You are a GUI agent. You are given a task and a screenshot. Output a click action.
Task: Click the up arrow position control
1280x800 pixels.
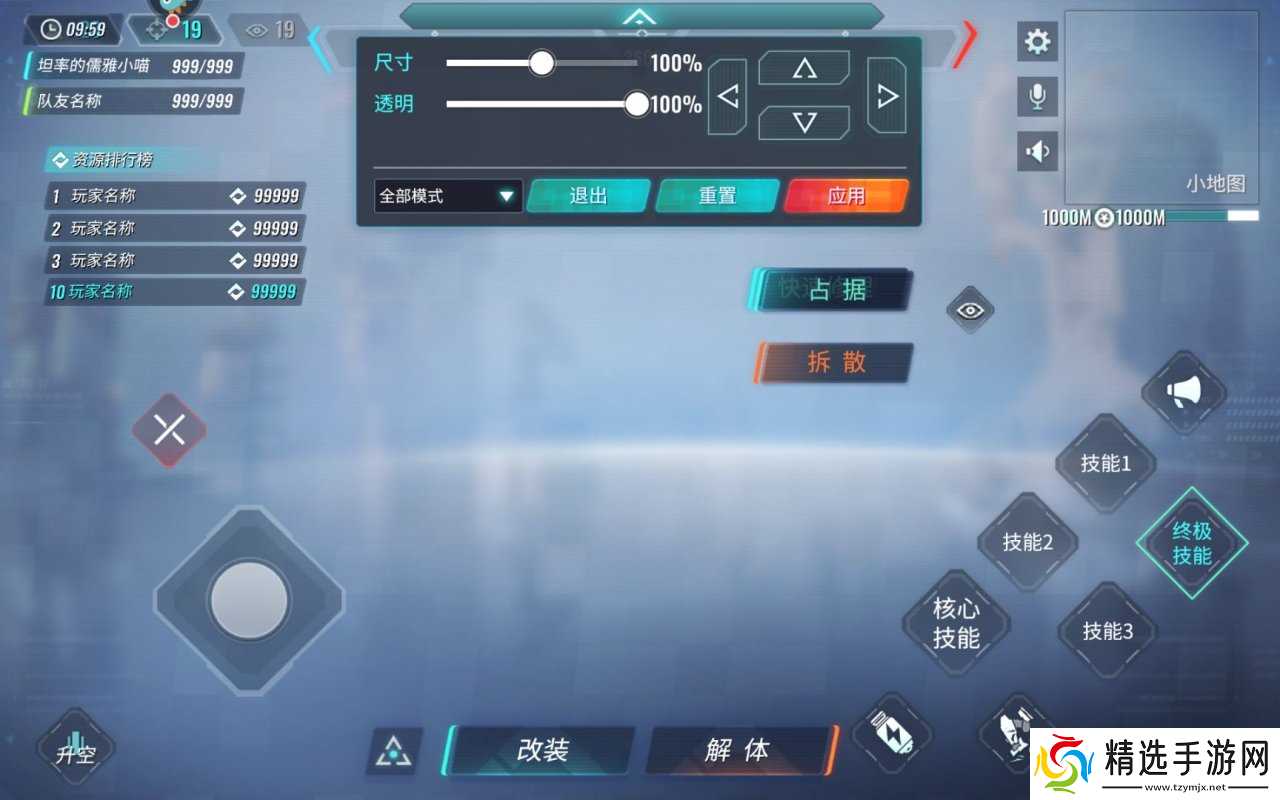tap(803, 67)
